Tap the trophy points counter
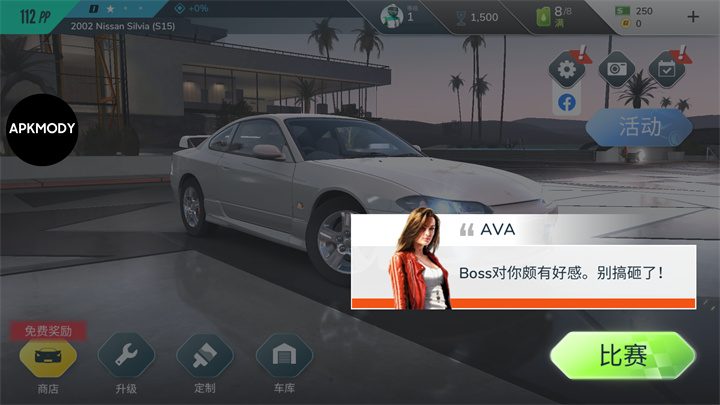Image resolution: width=720 pixels, height=405 pixels. coord(474,16)
